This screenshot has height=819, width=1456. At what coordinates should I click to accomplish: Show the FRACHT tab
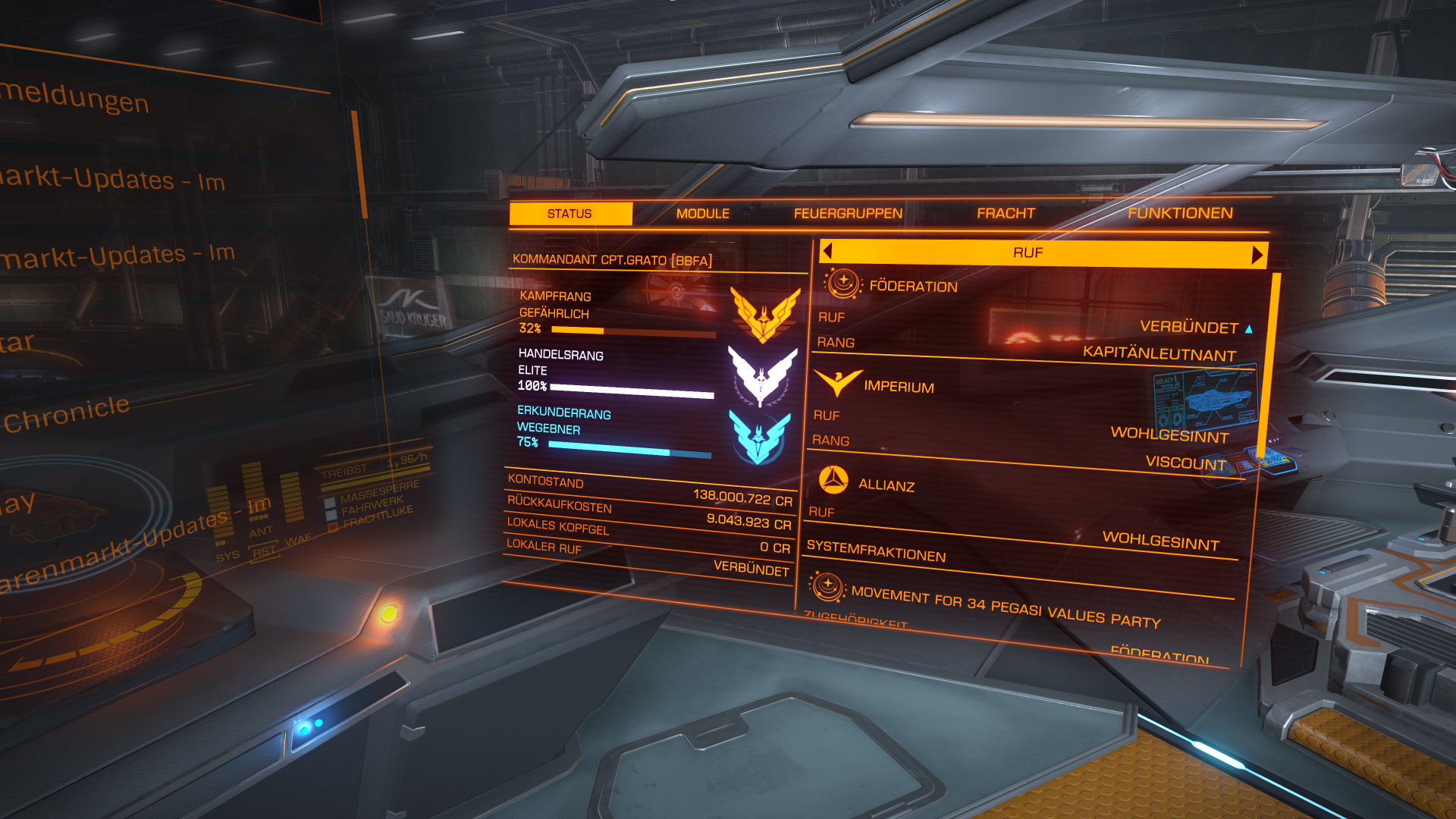1006,214
